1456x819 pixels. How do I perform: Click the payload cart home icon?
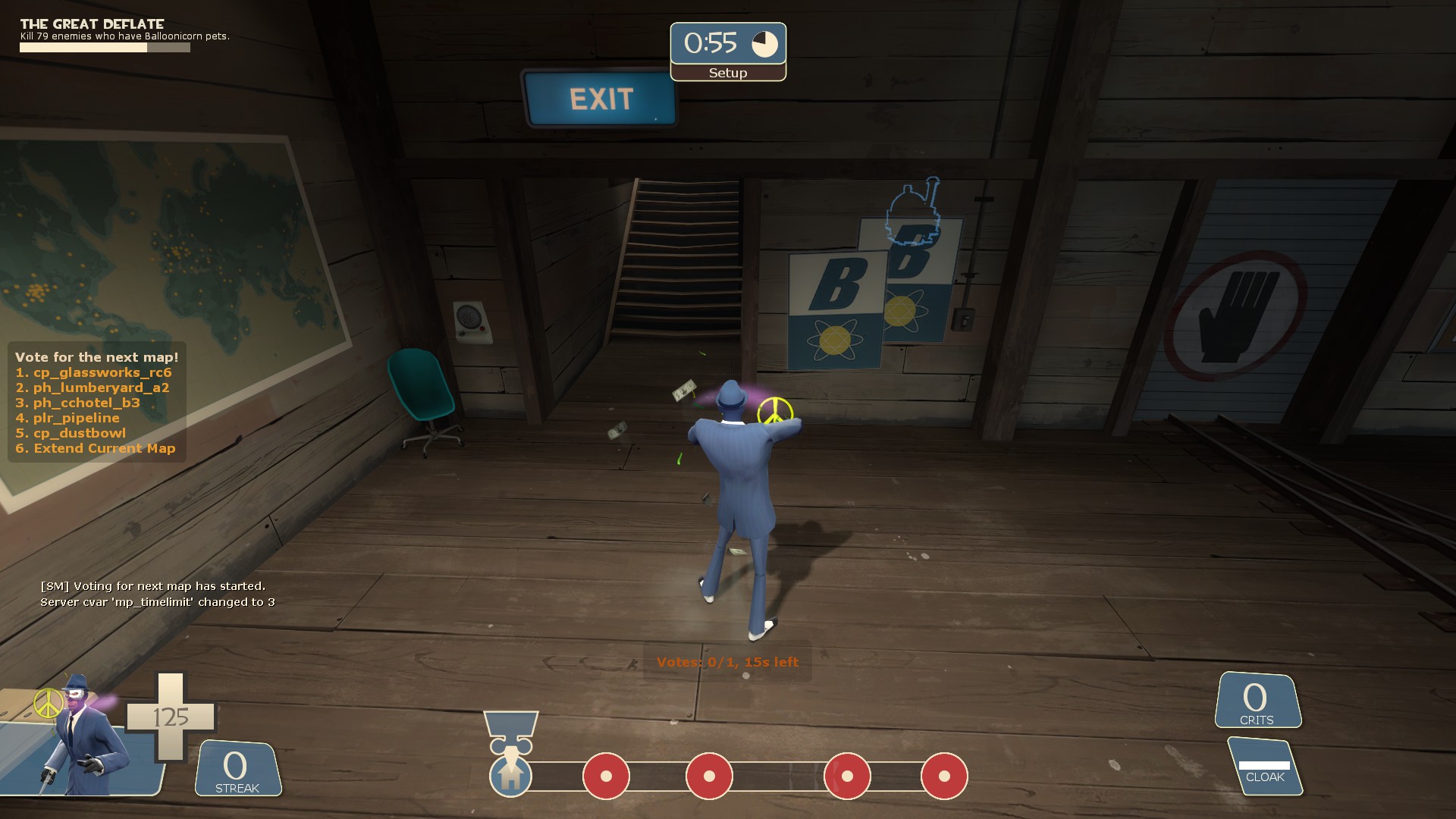(x=510, y=776)
